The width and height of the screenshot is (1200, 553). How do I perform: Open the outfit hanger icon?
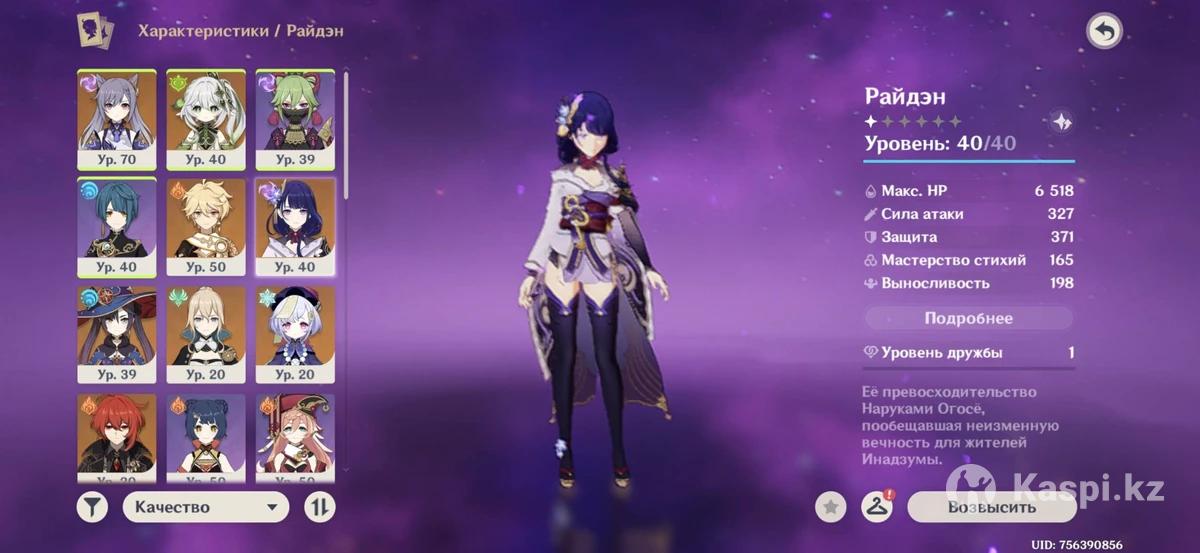coord(876,507)
